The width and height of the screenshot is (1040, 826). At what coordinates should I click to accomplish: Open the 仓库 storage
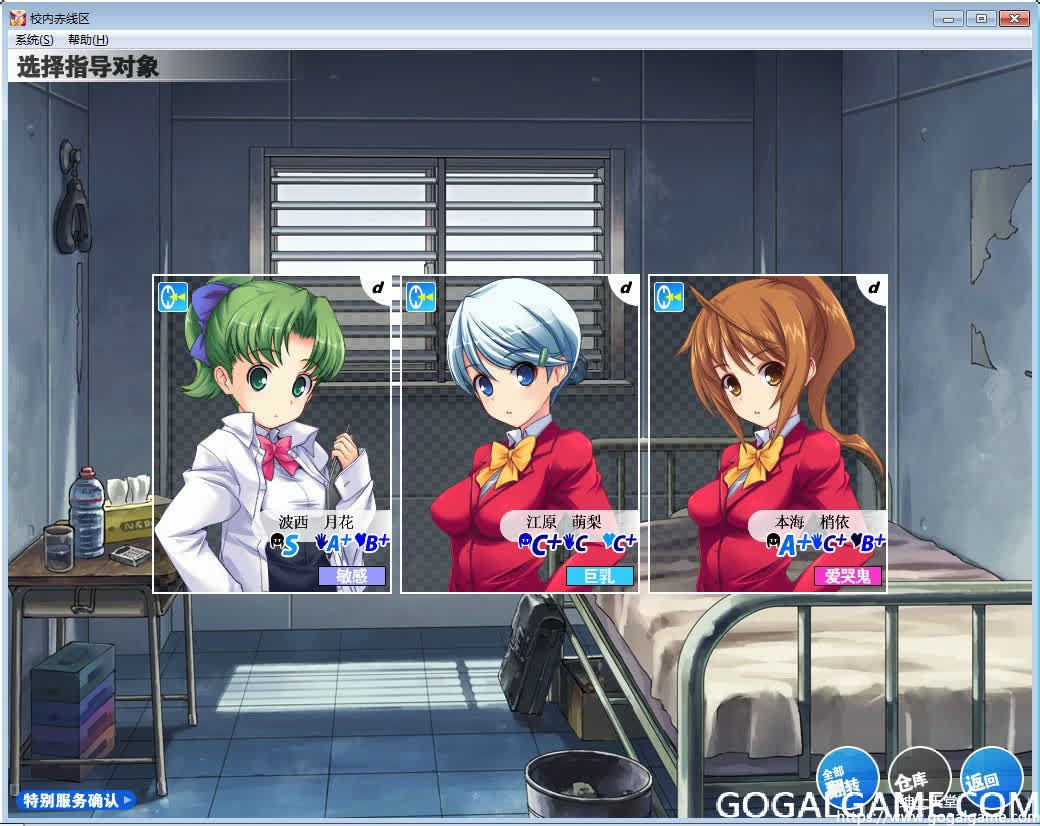pos(918,779)
